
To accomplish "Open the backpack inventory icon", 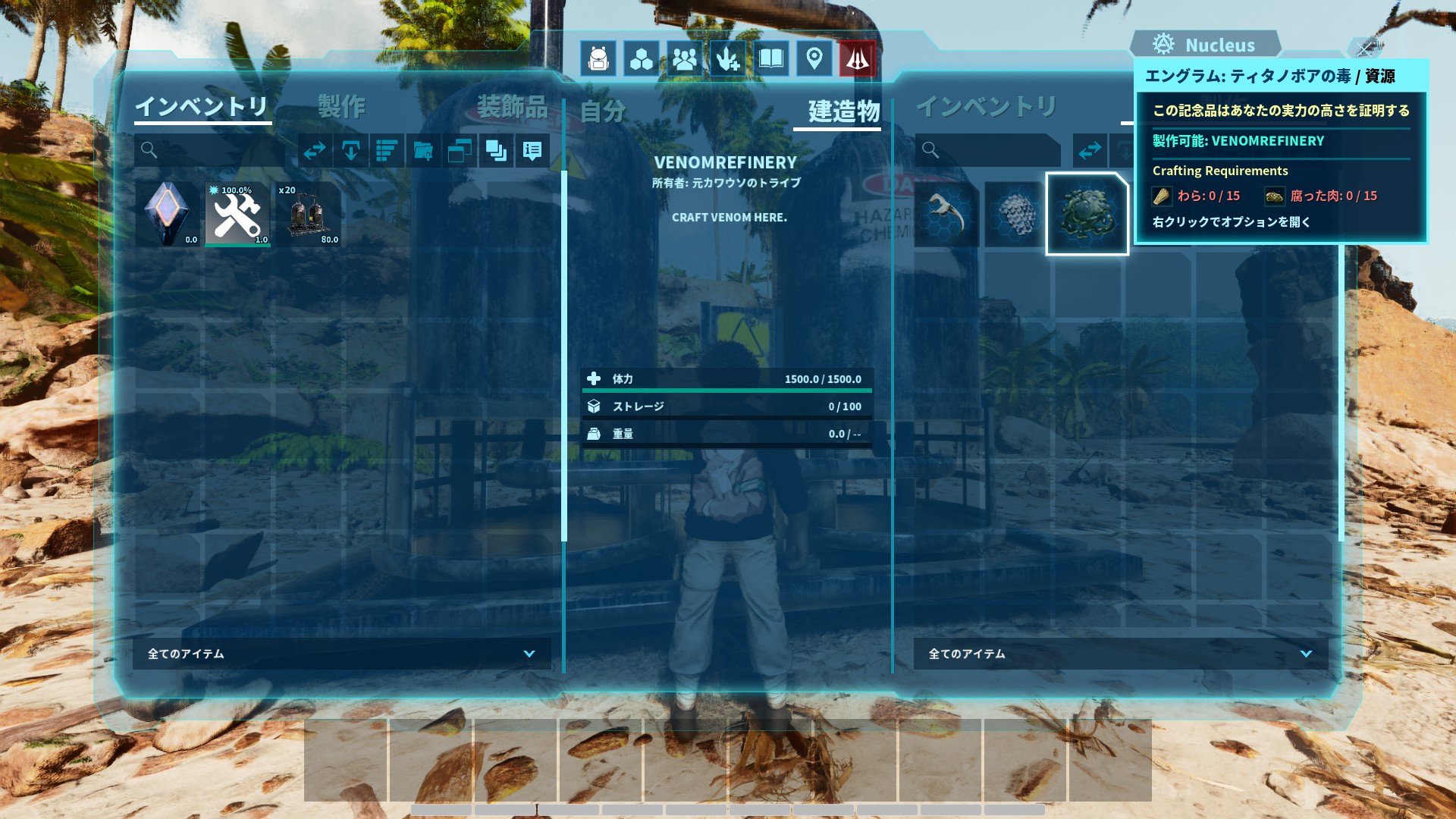I will pyautogui.click(x=598, y=59).
